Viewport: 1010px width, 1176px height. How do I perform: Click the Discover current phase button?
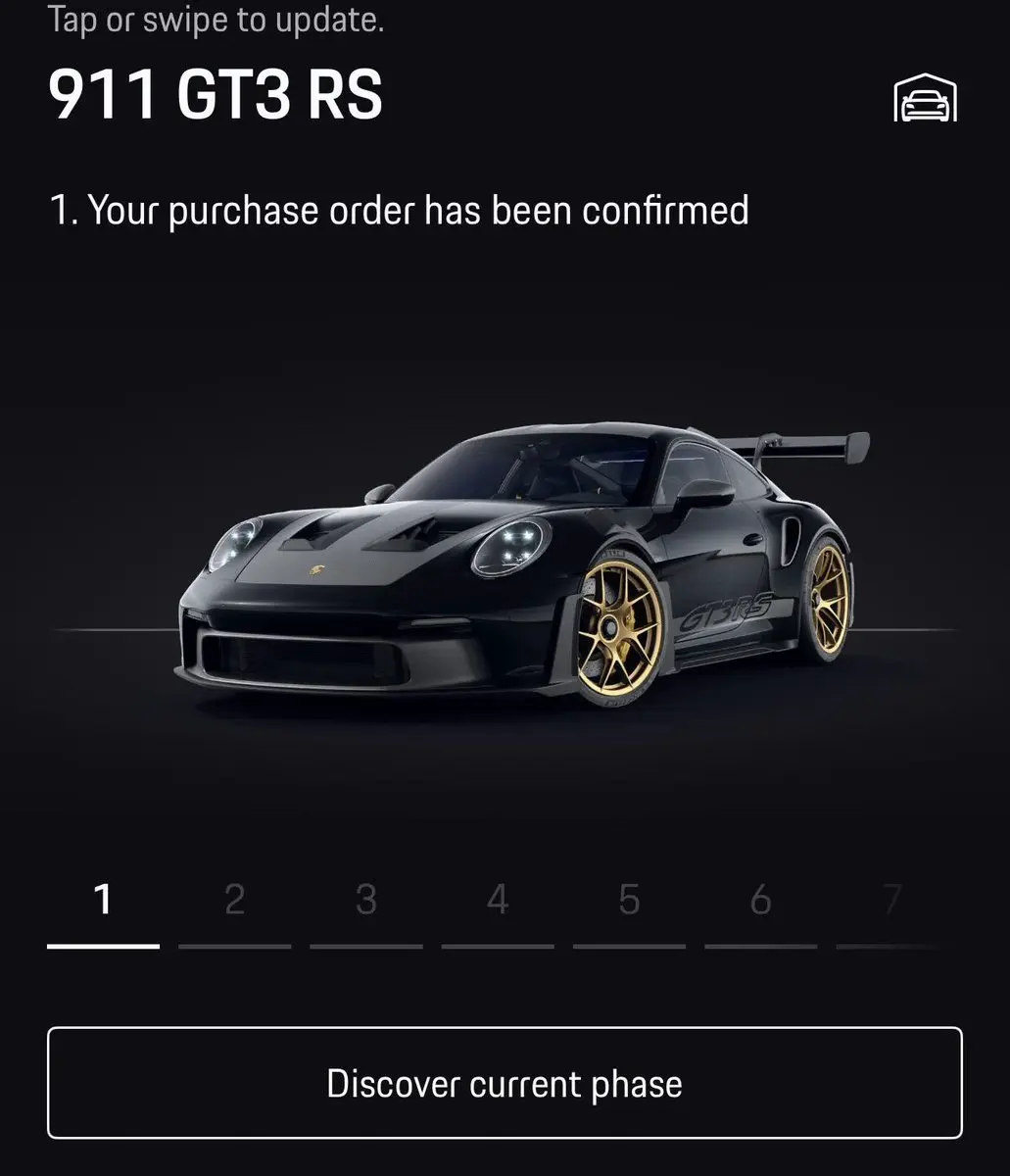point(505,1083)
